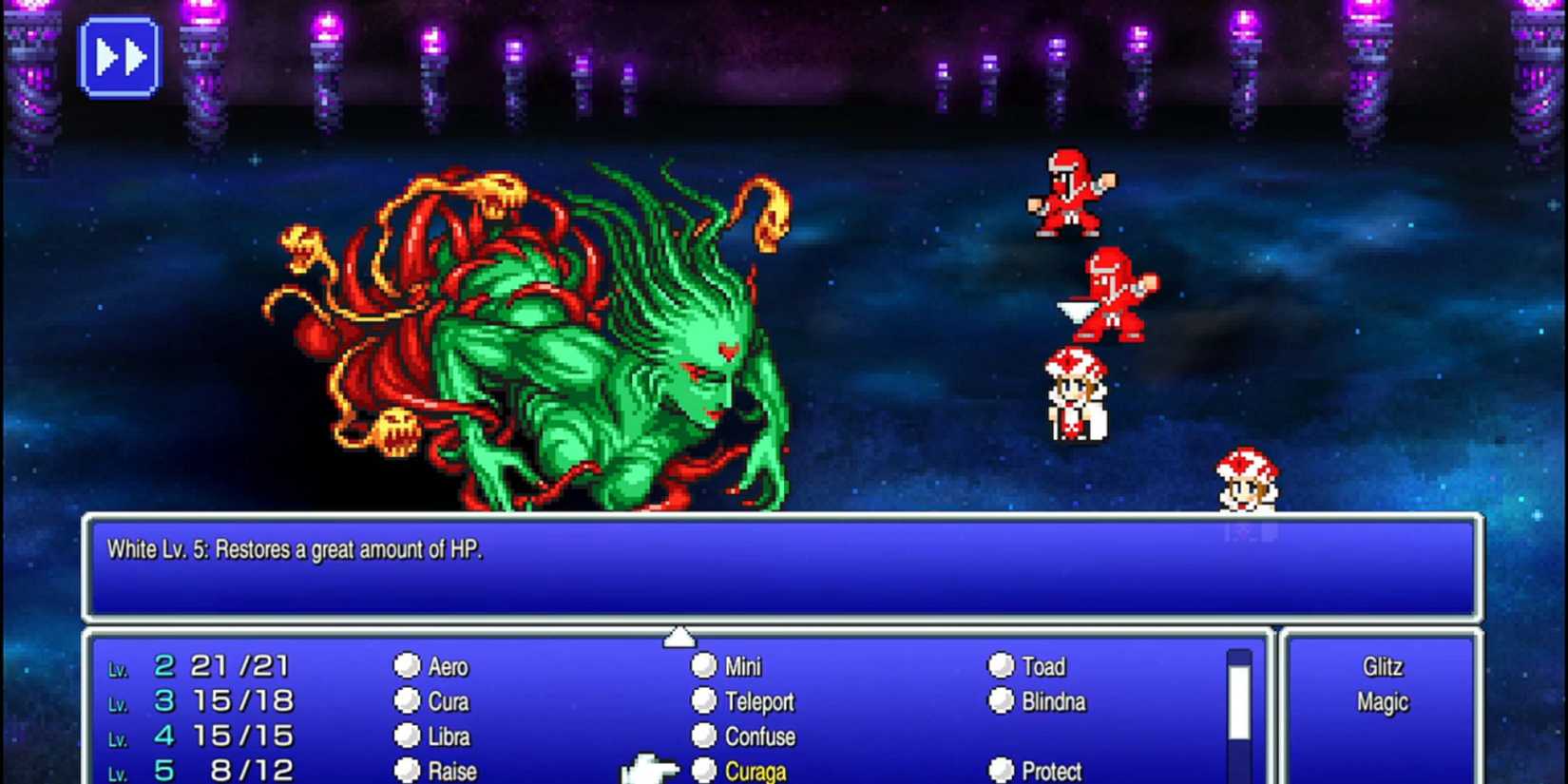
Task: Select the Confuse spell orb
Action: click(x=704, y=736)
